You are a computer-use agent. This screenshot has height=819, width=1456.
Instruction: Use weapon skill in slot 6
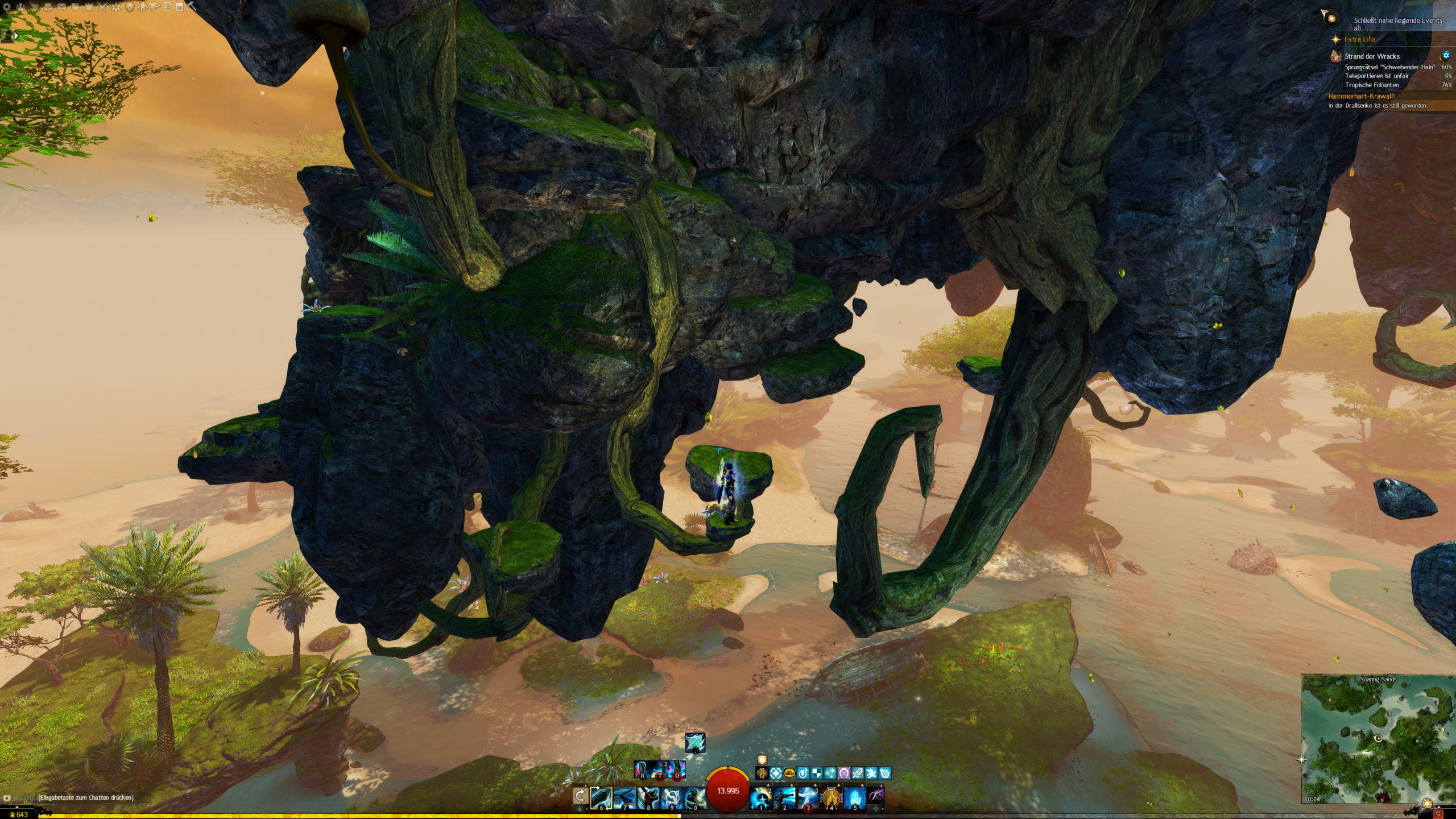pos(601,797)
